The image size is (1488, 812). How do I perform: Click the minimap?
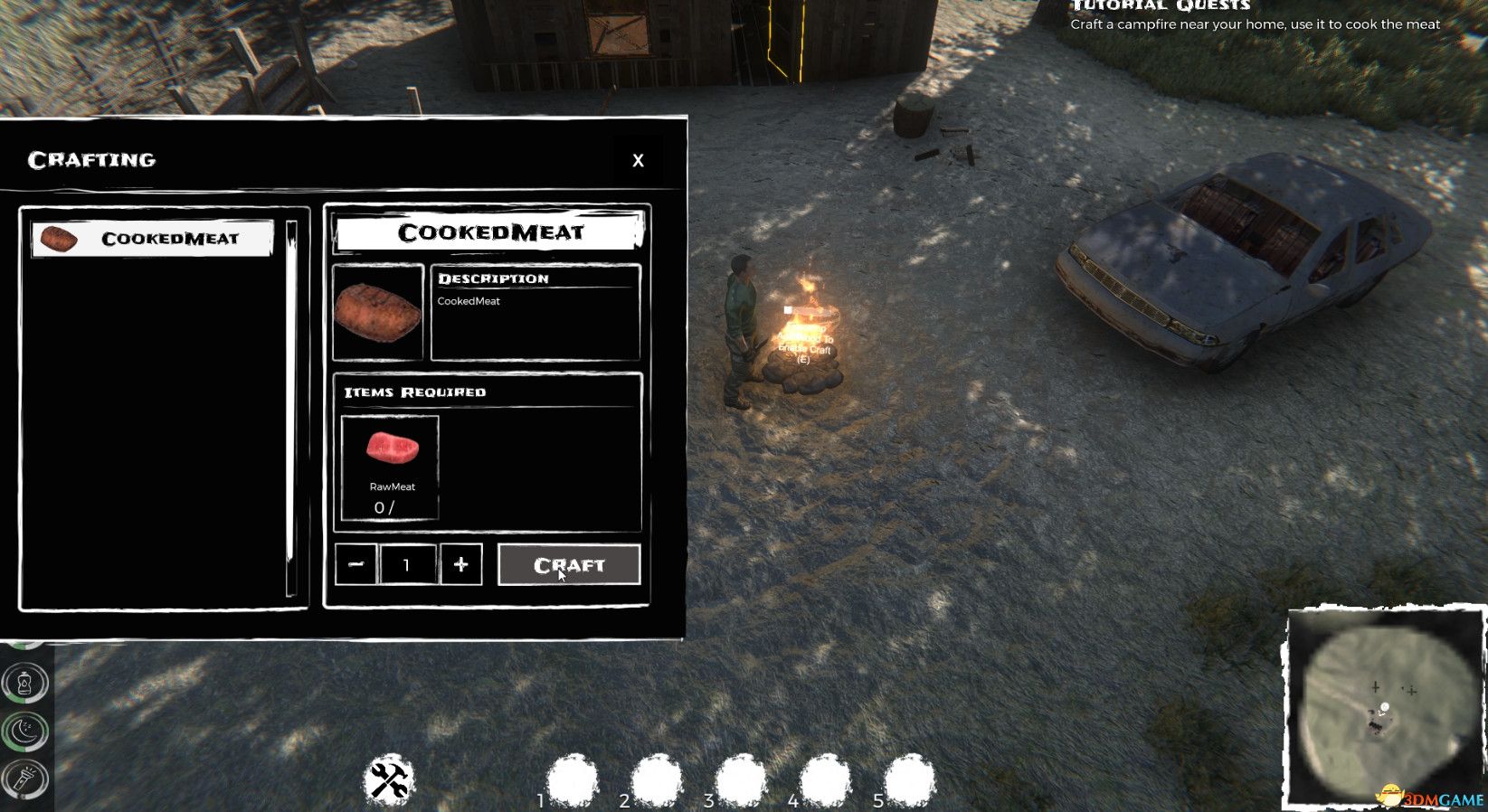[x=1384, y=705]
